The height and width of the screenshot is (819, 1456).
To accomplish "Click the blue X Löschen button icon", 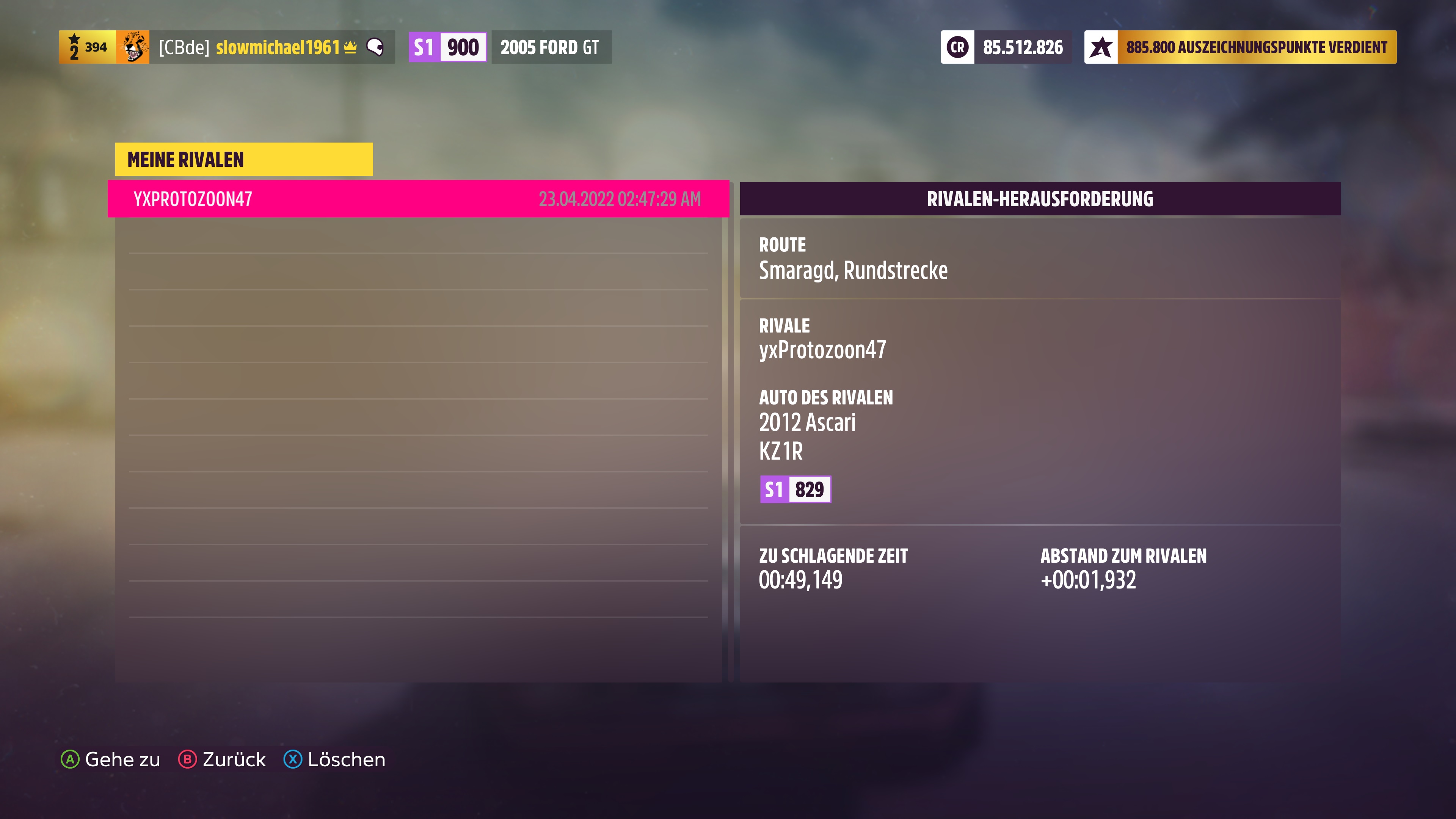I will (x=292, y=759).
